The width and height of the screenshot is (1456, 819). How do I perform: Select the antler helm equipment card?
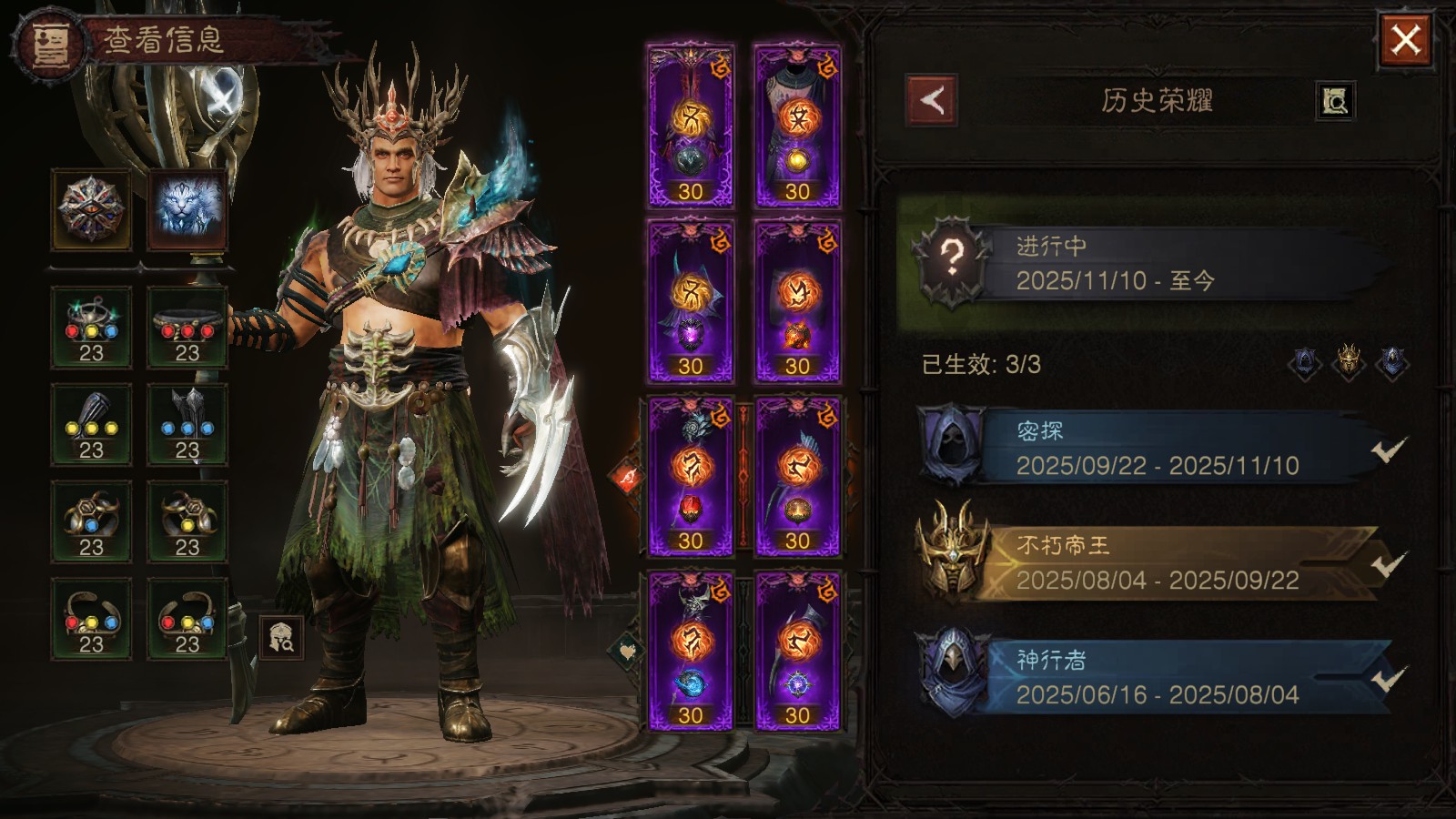(x=691, y=126)
